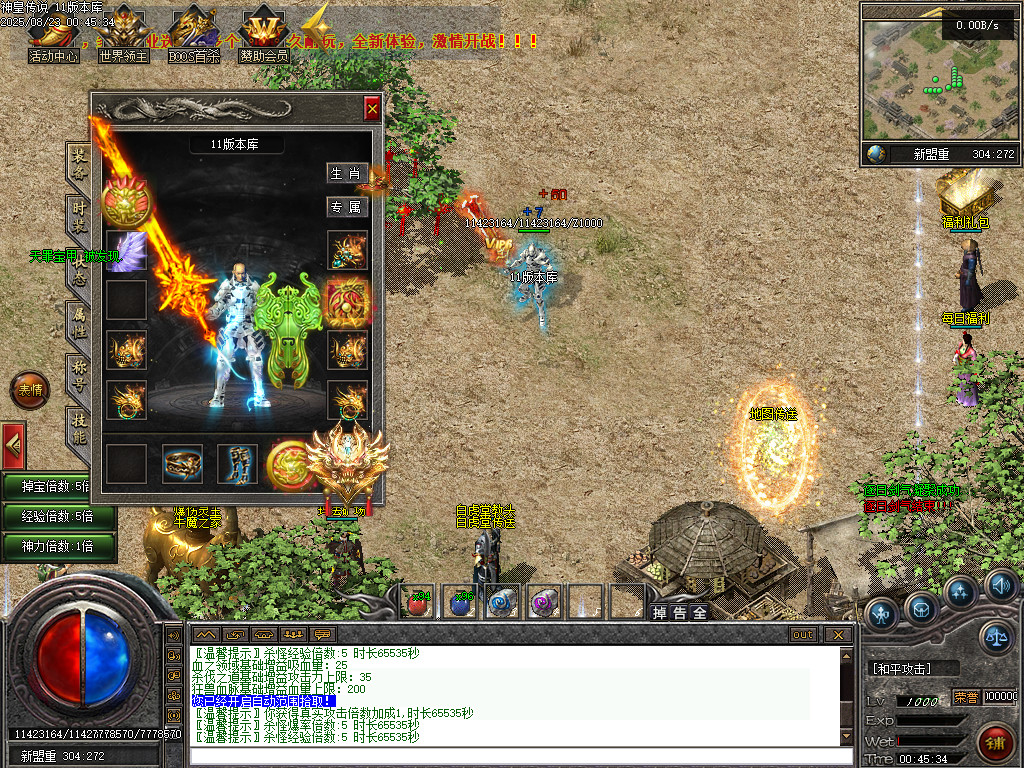Use the blue mana potion slot

(460, 601)
